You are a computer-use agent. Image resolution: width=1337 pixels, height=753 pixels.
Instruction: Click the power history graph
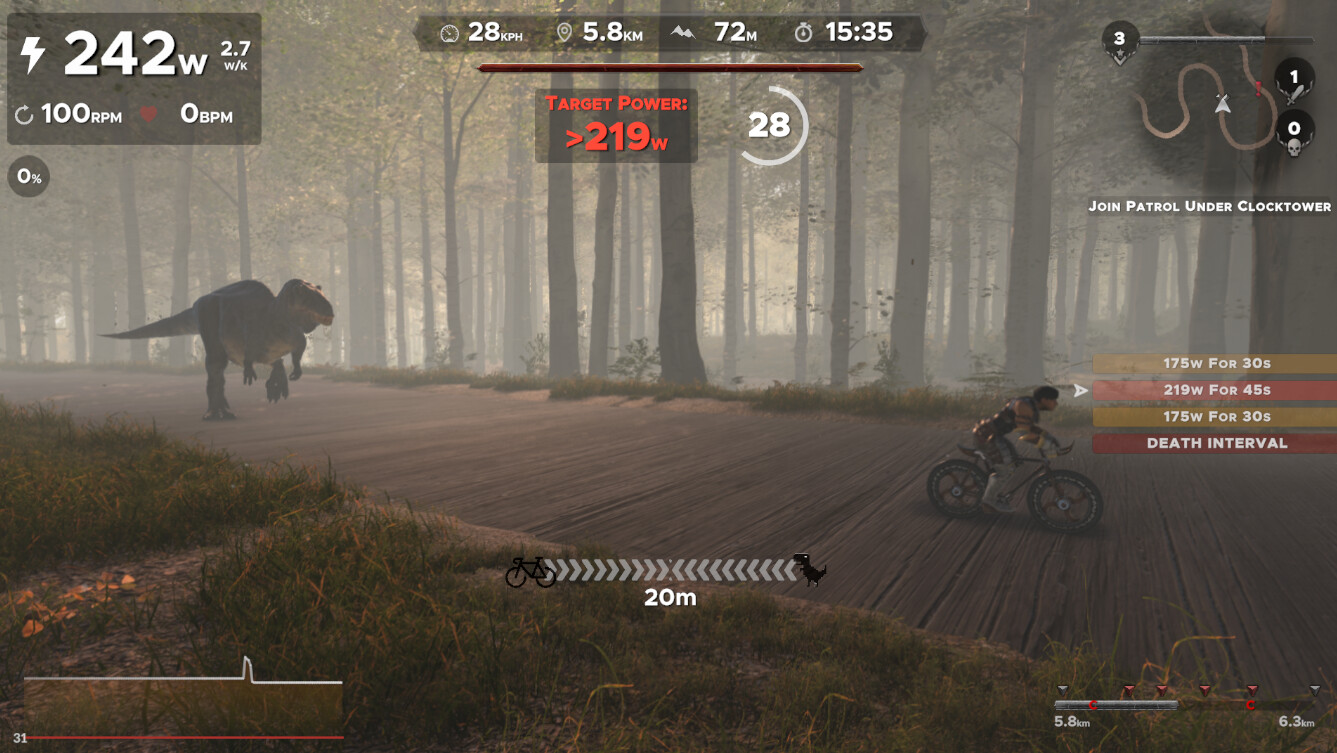pos(183,698)
